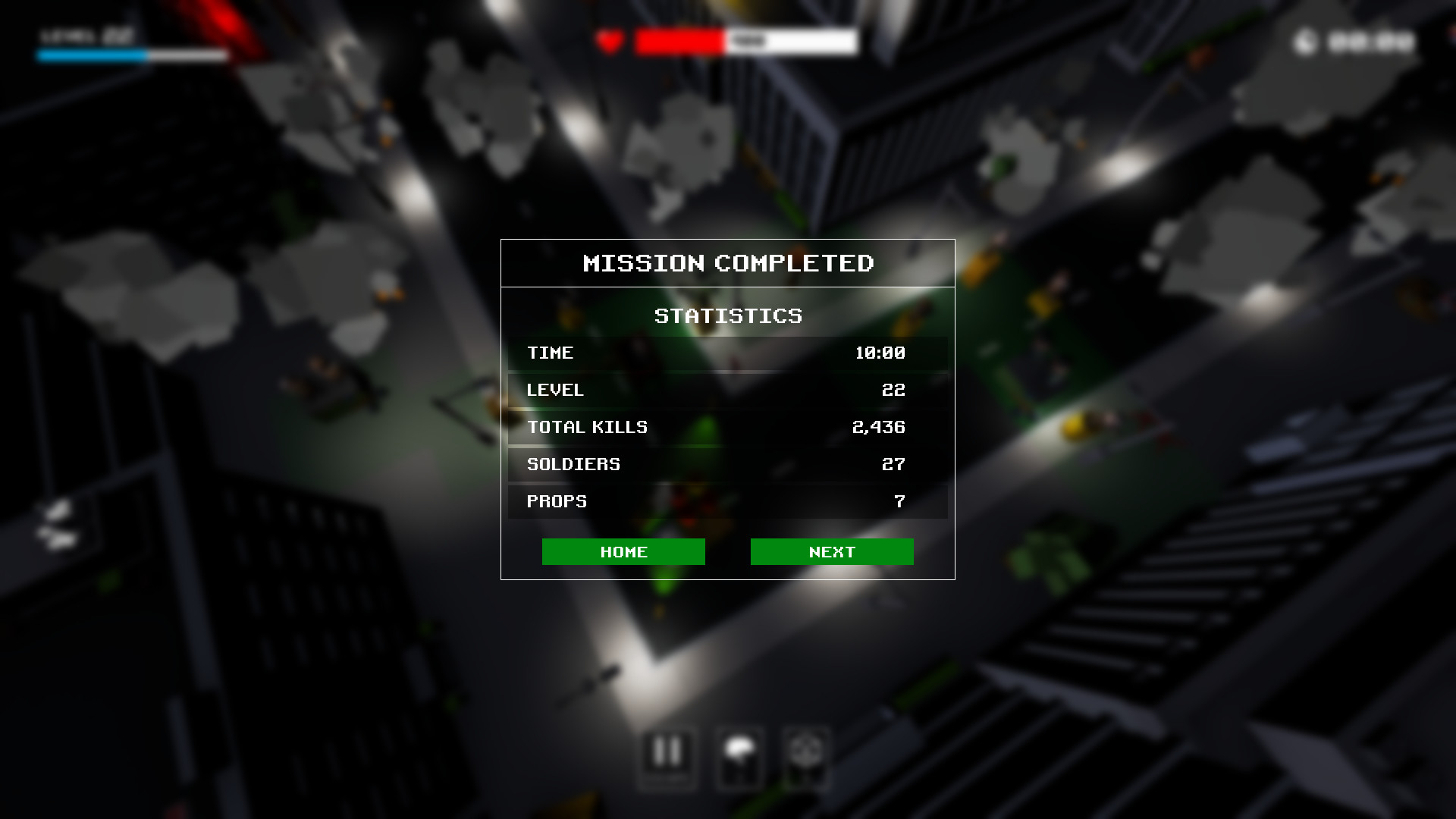This screenshot has height=819, width=1456.
Task: Expand the LEVEL row in statistics
Action: 728,390
